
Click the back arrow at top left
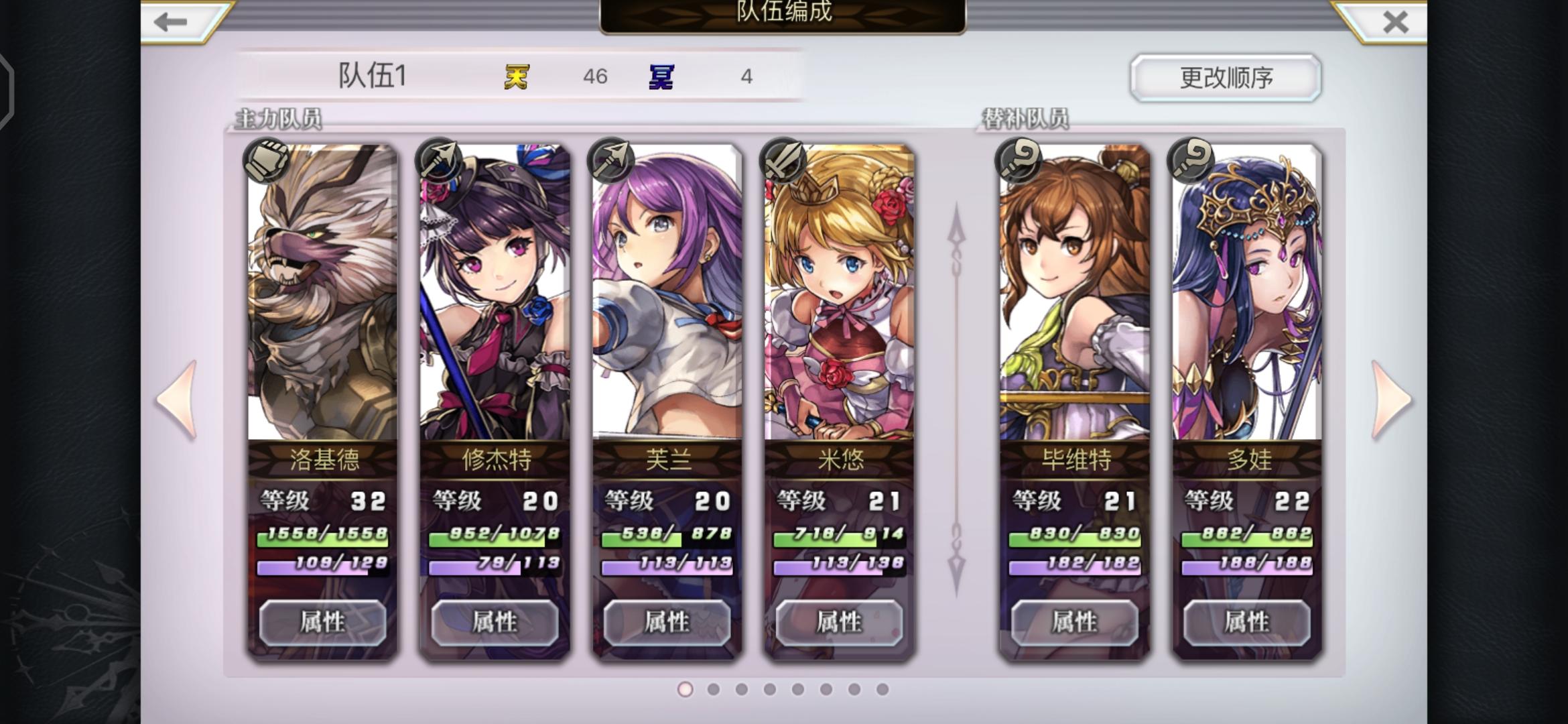point(170,22)
